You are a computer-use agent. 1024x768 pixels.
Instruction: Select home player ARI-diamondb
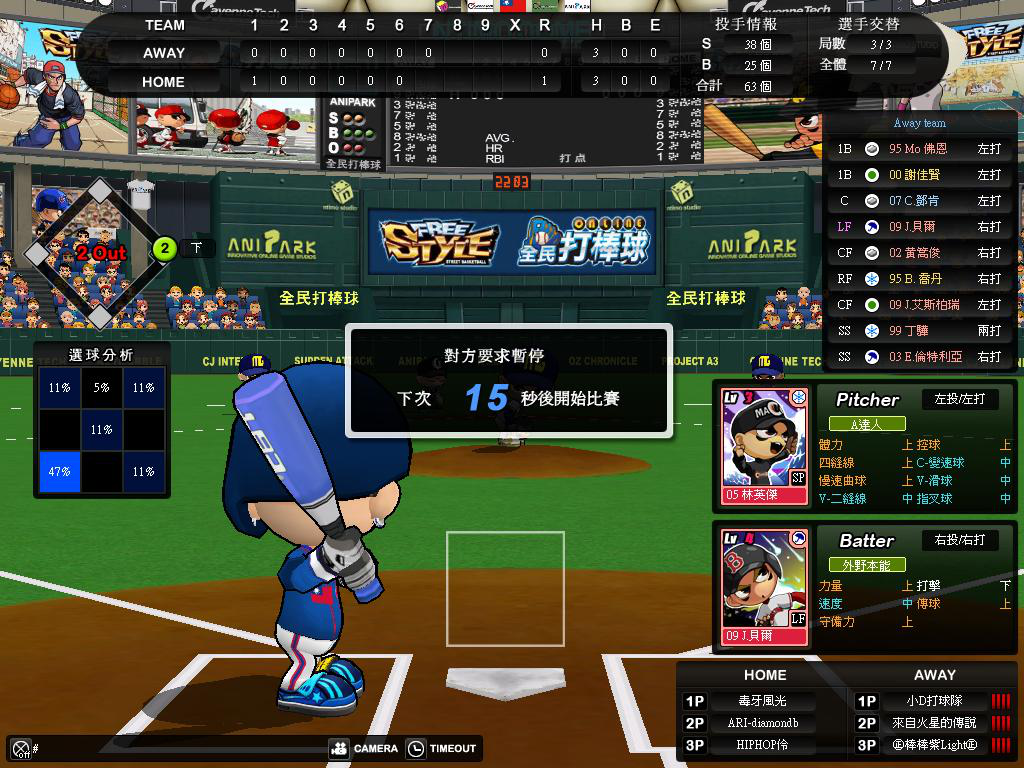pos(762,723)
